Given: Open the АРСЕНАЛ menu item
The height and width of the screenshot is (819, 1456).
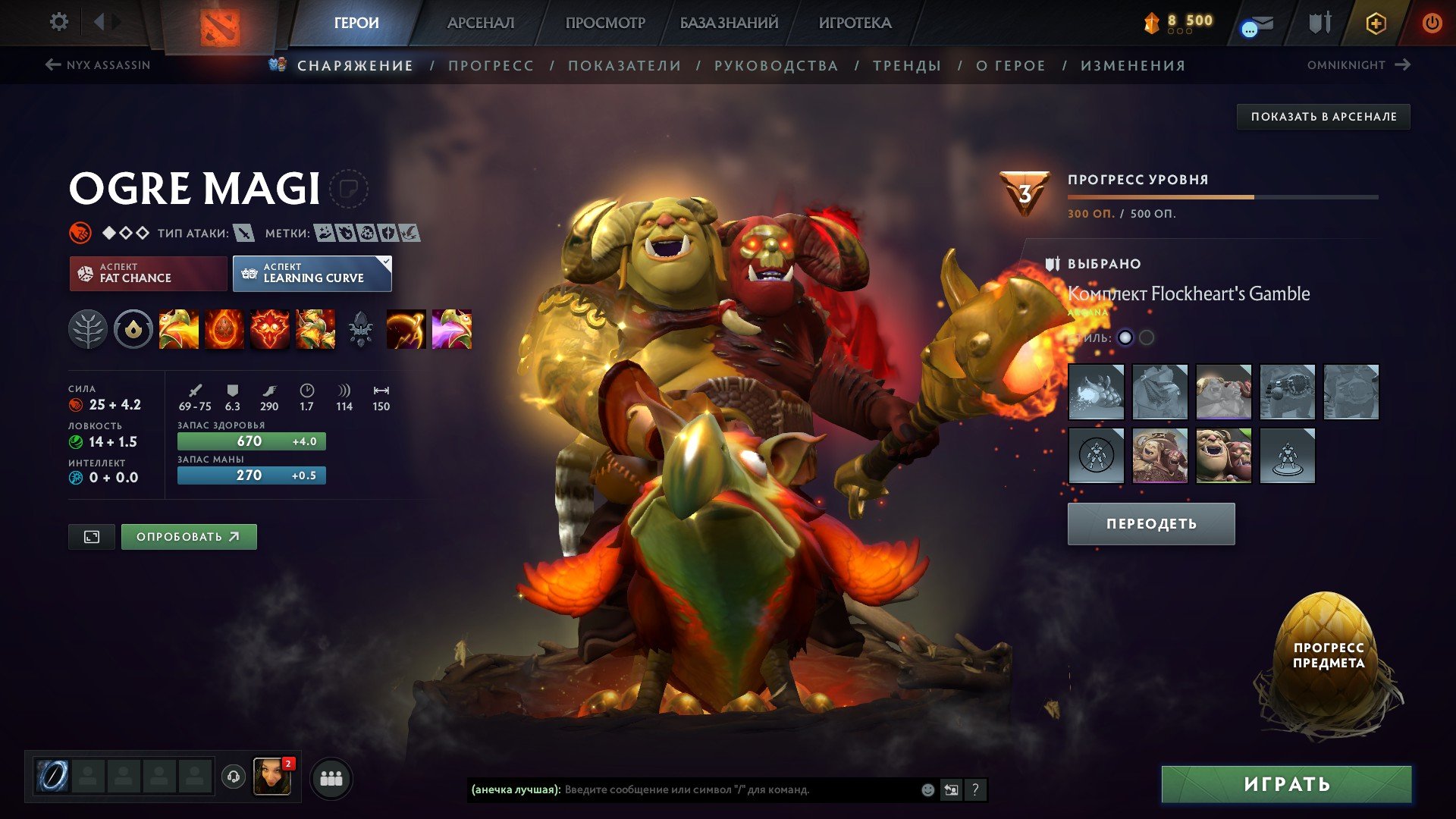Looking at the screenshot, I should point(480,22).
